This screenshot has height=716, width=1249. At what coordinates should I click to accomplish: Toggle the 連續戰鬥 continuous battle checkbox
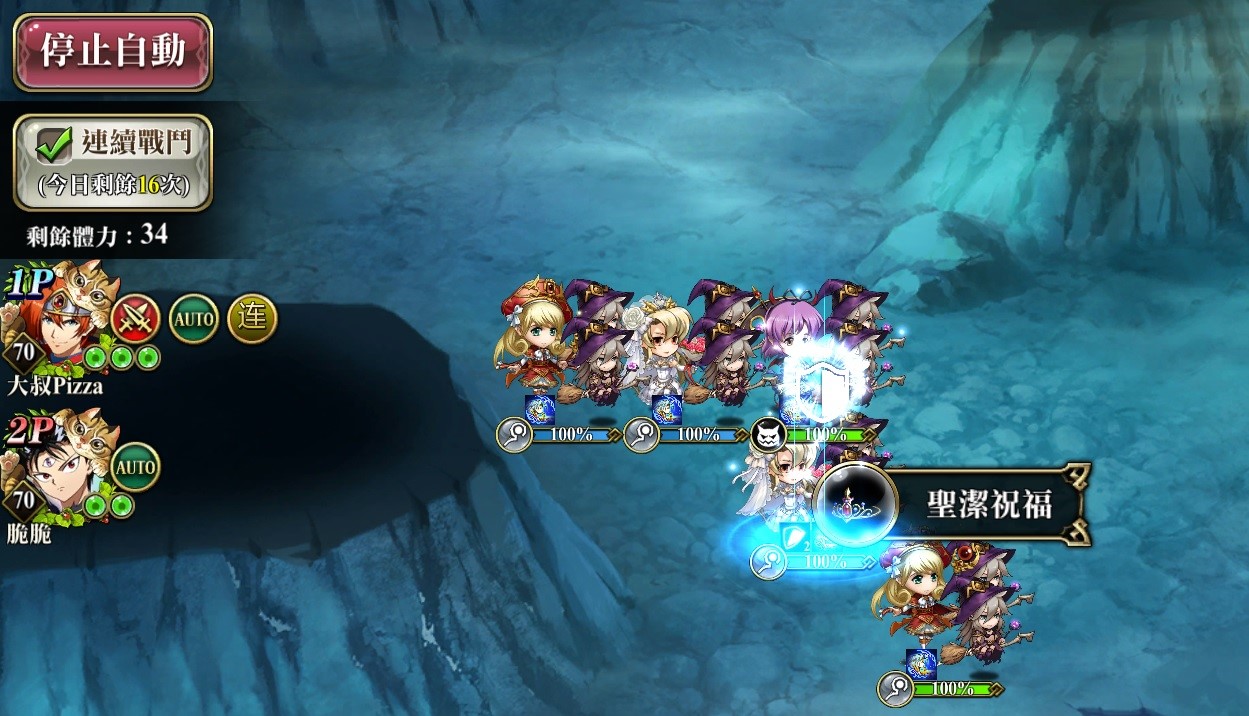click(x=49, y=145)
